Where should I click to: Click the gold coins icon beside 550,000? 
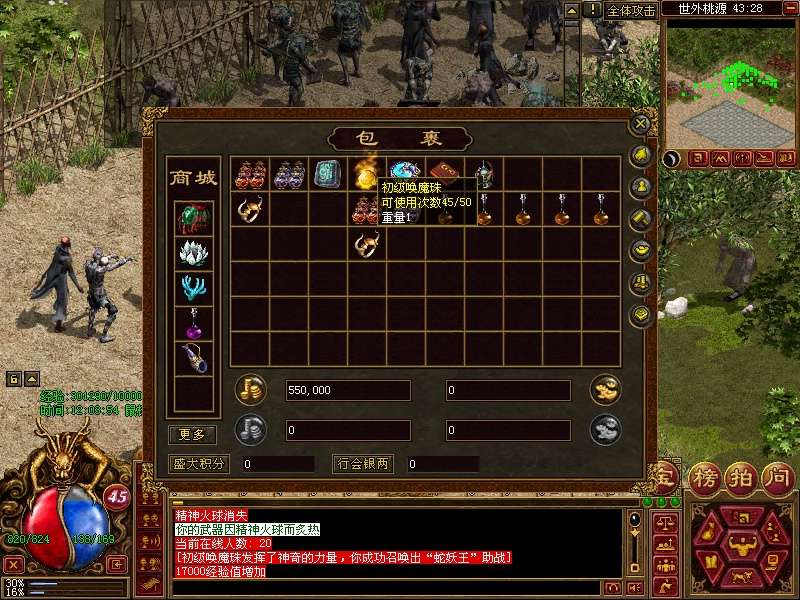[250, 389]
